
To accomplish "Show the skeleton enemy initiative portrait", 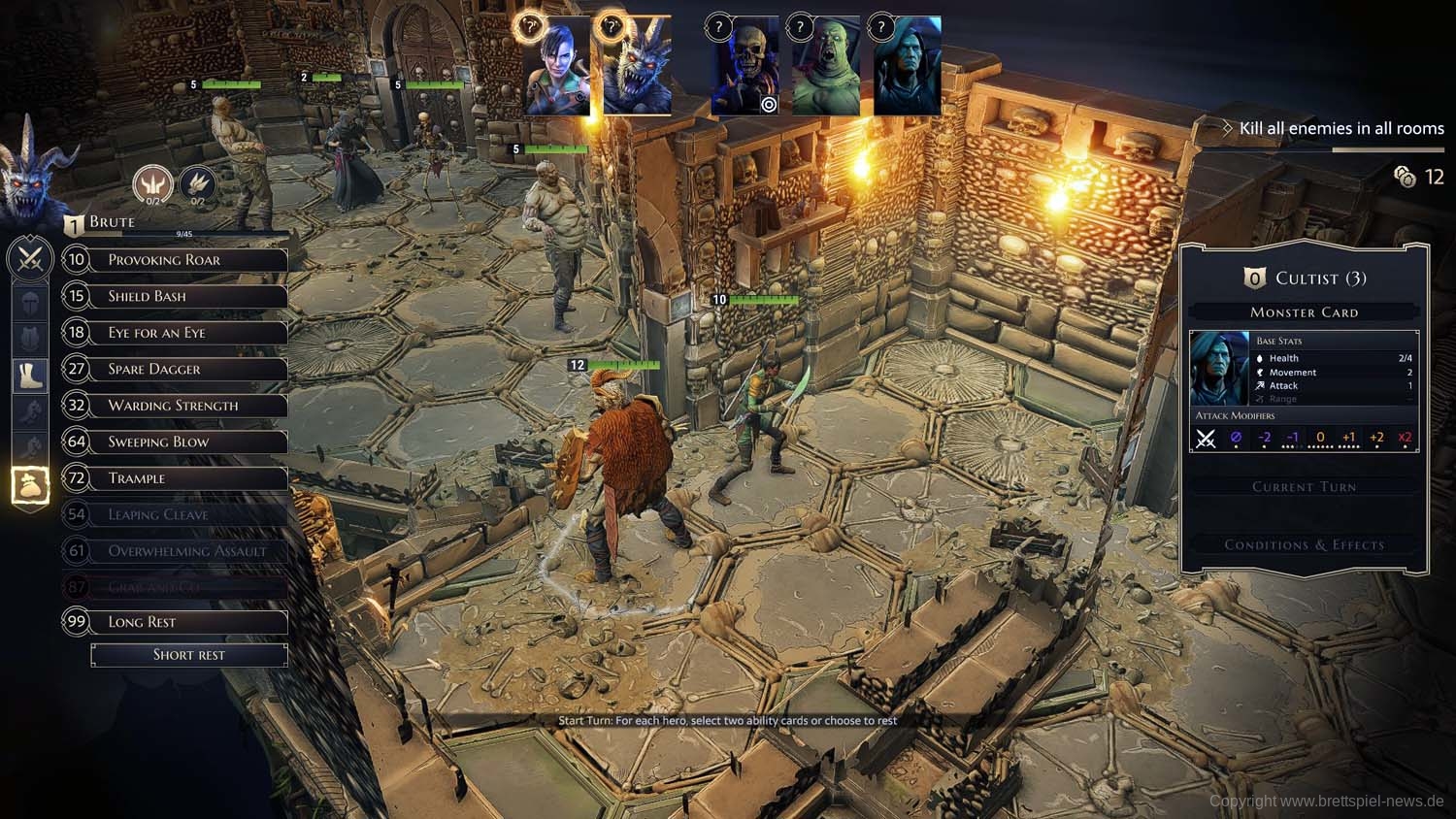I will tap(745, 68).
